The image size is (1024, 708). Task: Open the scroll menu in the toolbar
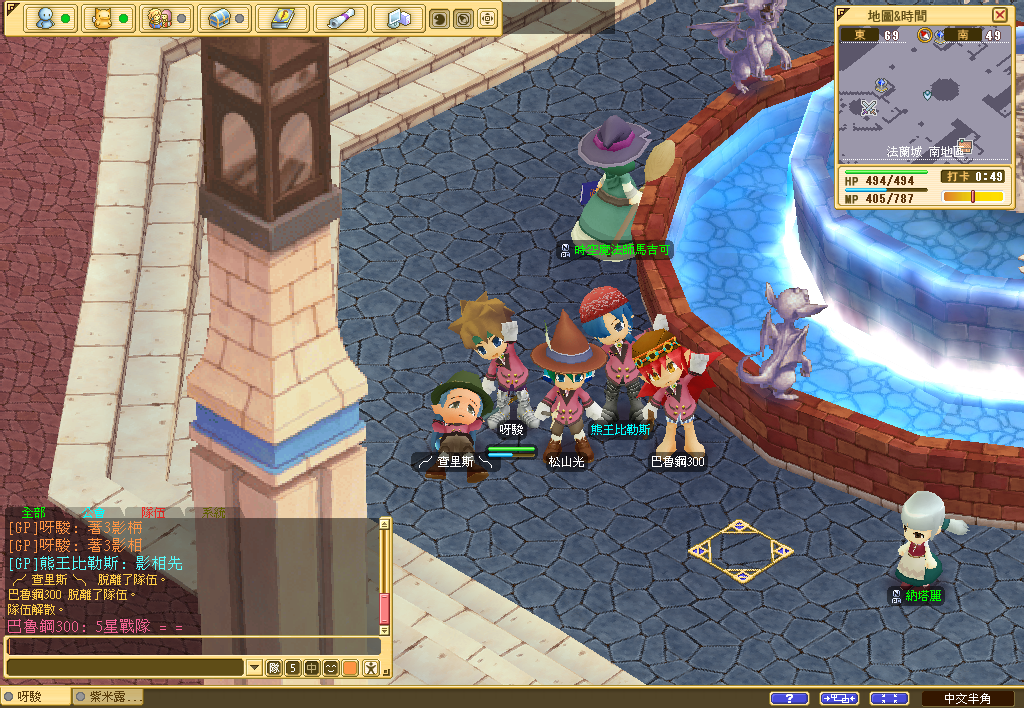340,19
